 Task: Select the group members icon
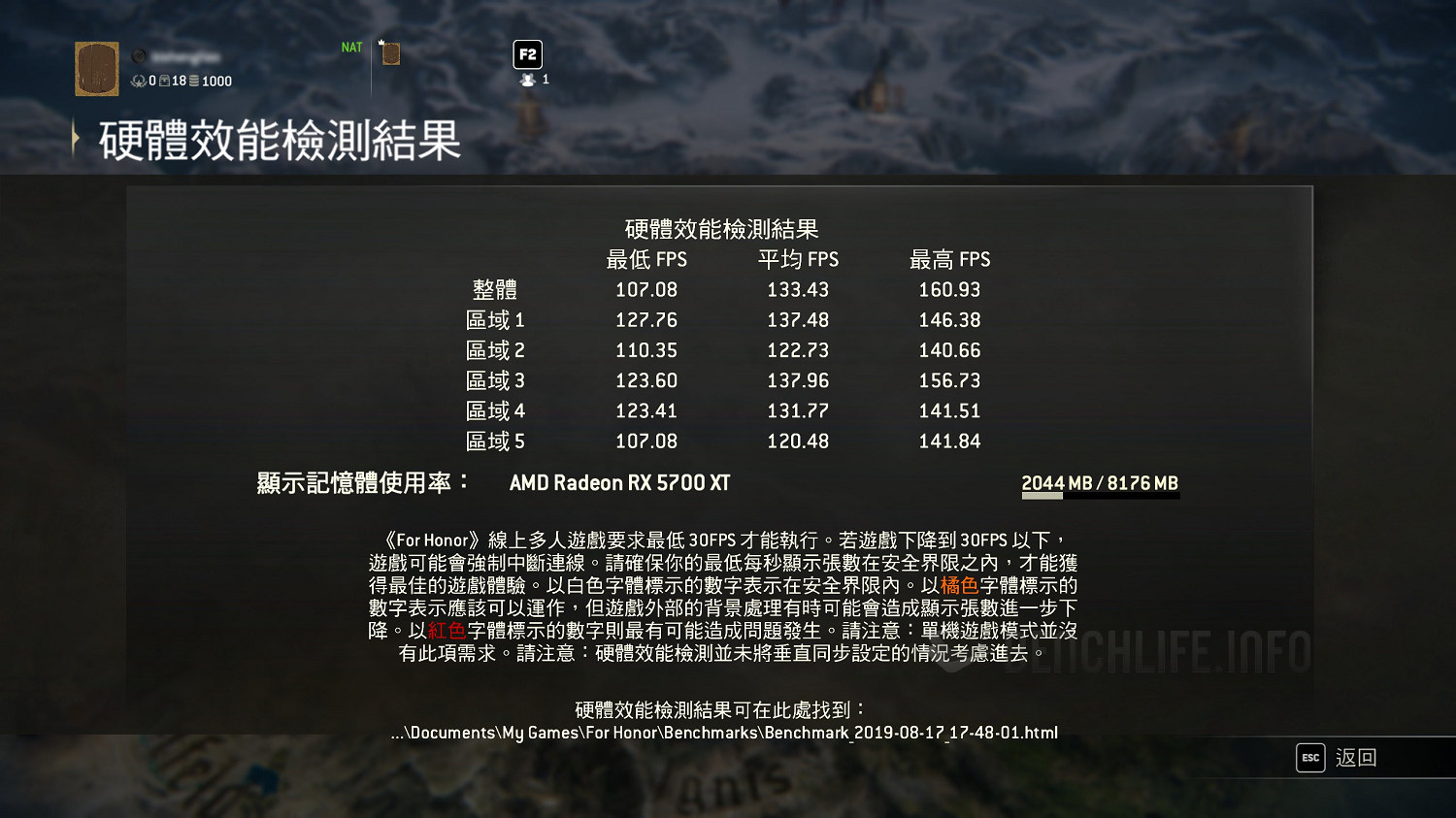coord(528,80)
